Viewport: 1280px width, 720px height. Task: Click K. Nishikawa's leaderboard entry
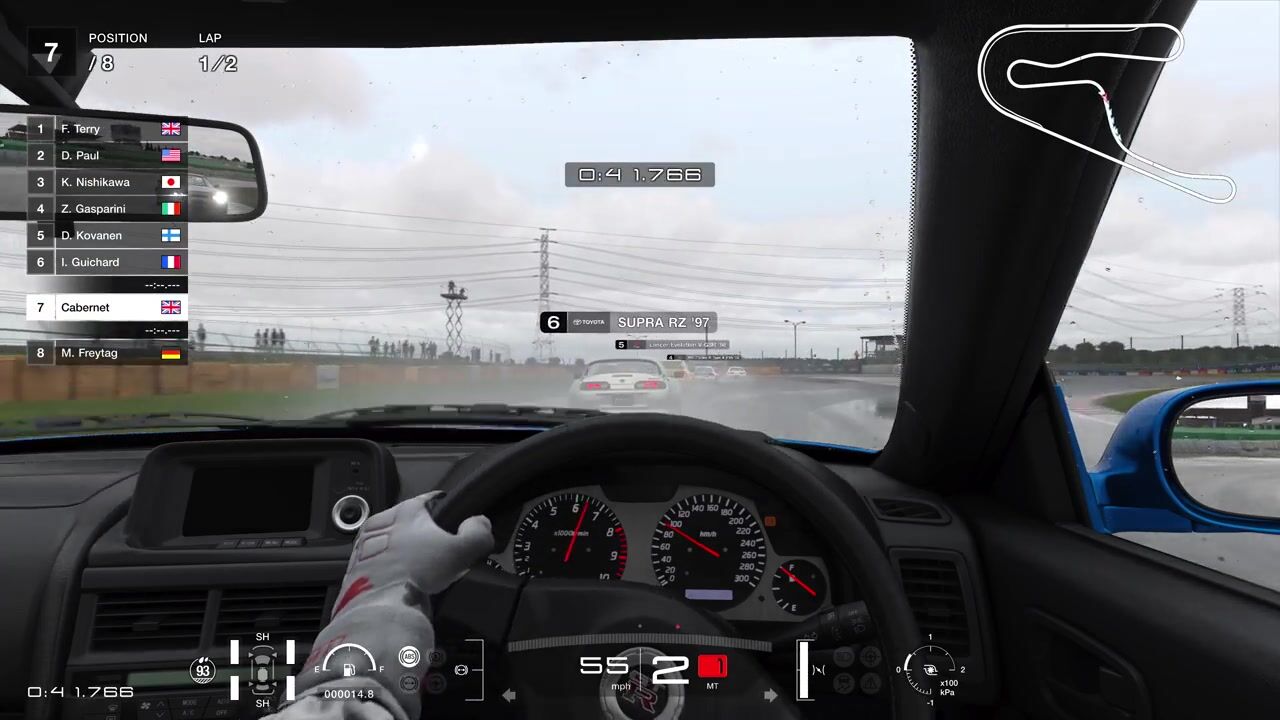[x=106, y=182]
